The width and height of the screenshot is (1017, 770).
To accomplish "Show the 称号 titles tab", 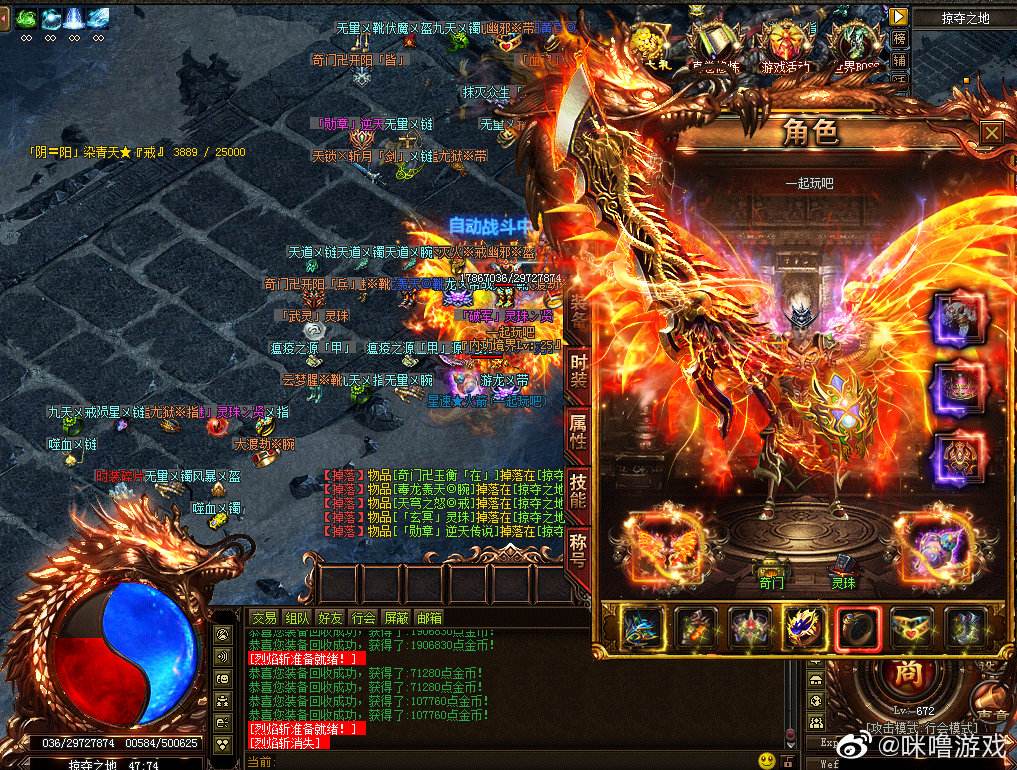I will 578,548.
